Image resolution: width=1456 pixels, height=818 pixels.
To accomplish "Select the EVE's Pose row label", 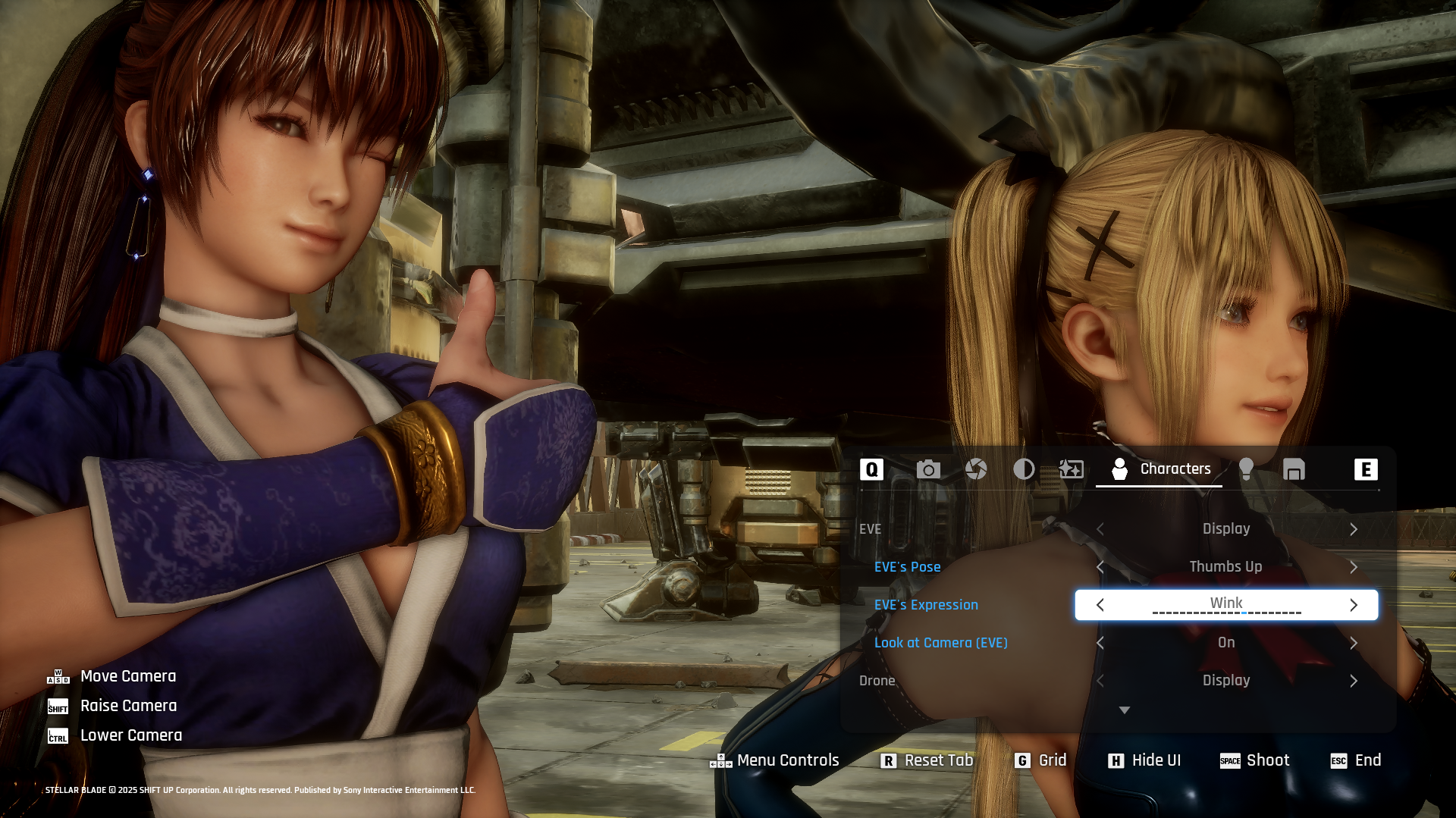I will (907, 567).
